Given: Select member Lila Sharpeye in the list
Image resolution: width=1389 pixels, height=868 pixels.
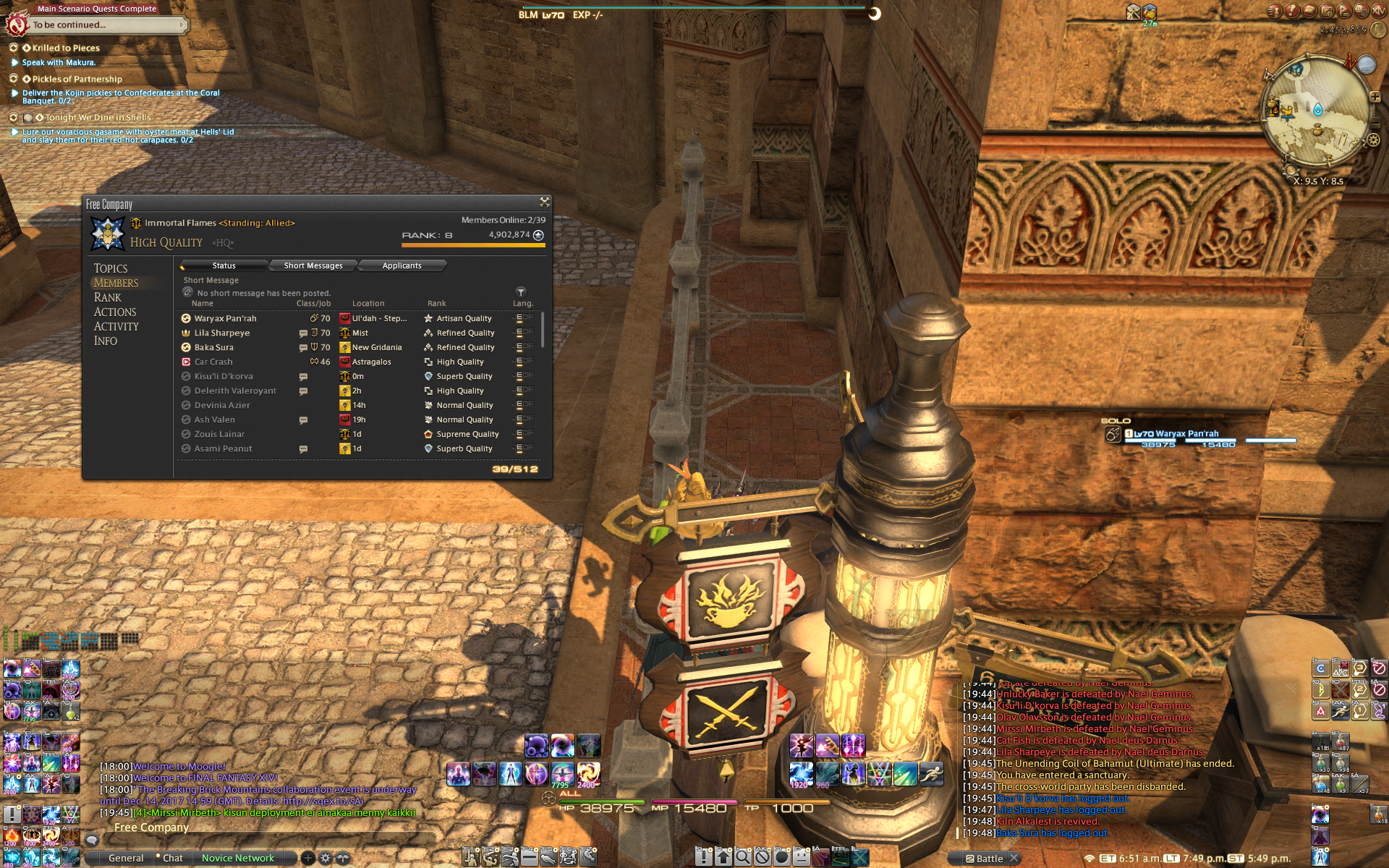Looking at the screenshot, I should point(222,333).
